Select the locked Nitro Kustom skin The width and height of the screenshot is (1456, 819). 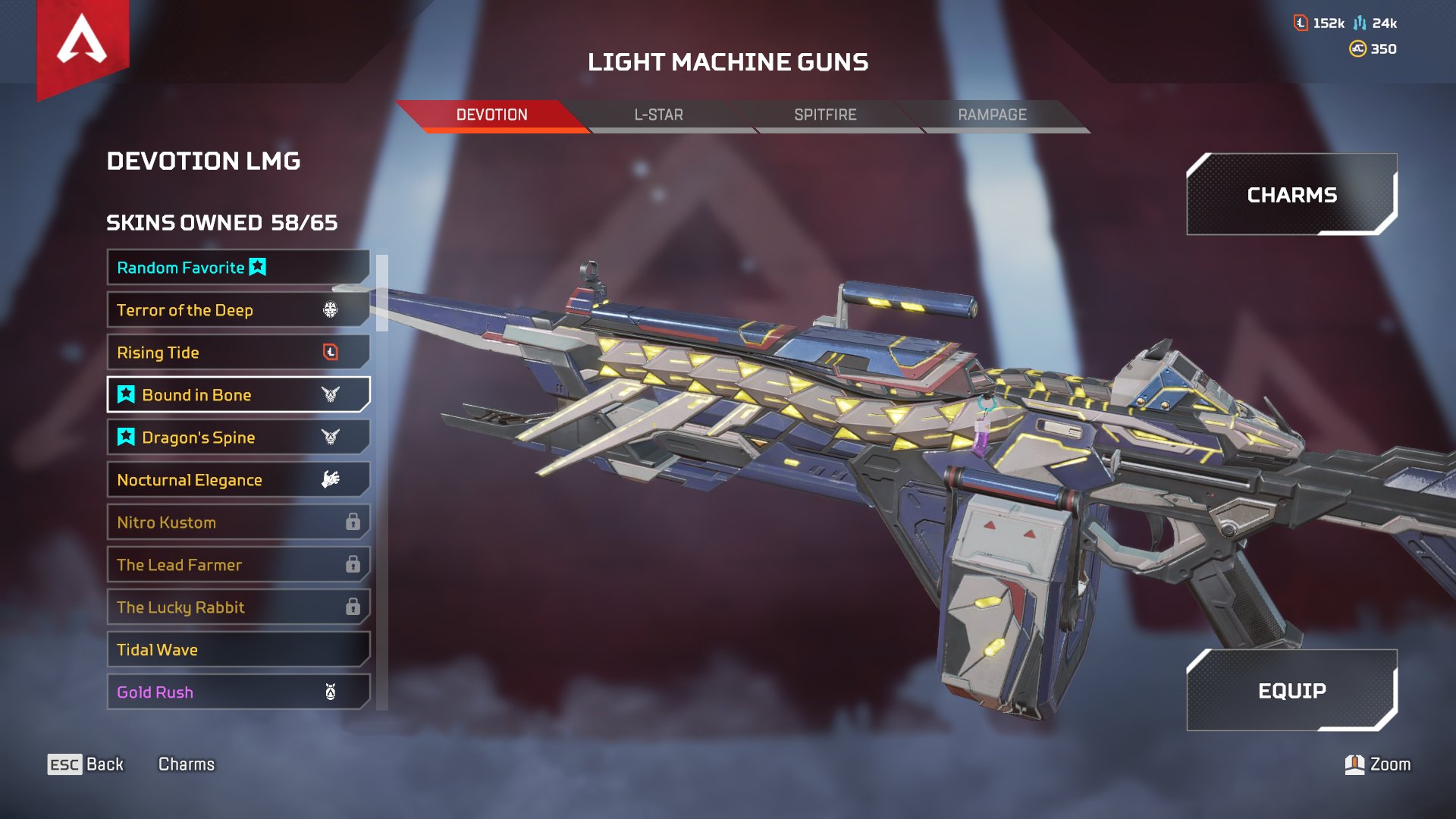[238, 522]
